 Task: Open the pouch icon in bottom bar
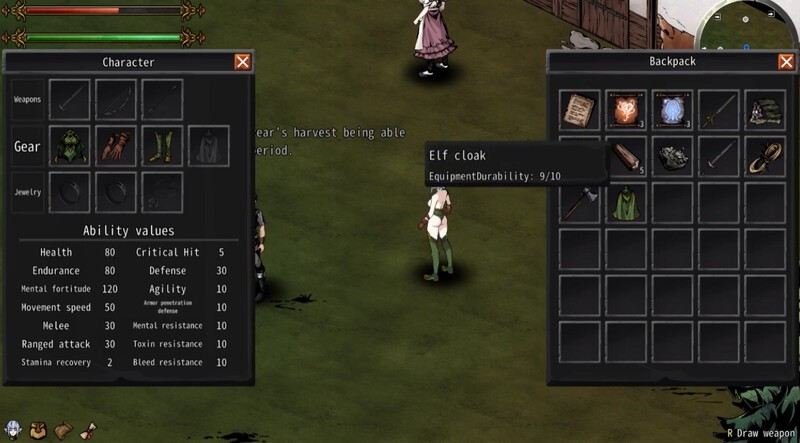pos(62,430)
